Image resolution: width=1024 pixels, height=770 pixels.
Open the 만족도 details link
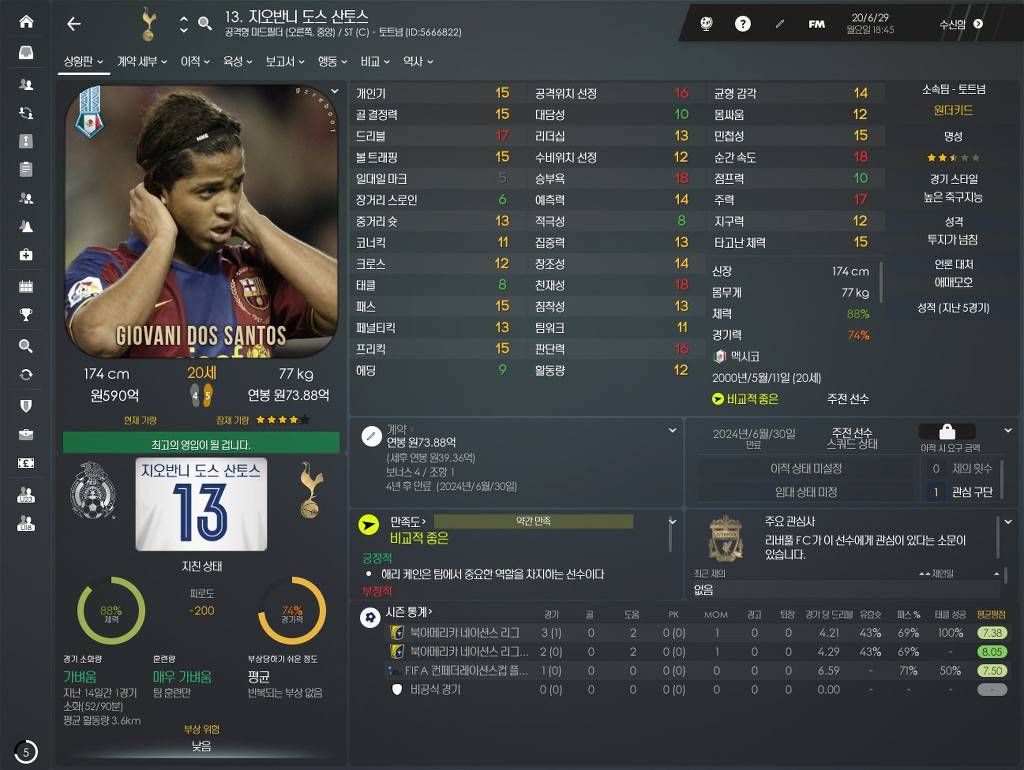tap(408, 521)
